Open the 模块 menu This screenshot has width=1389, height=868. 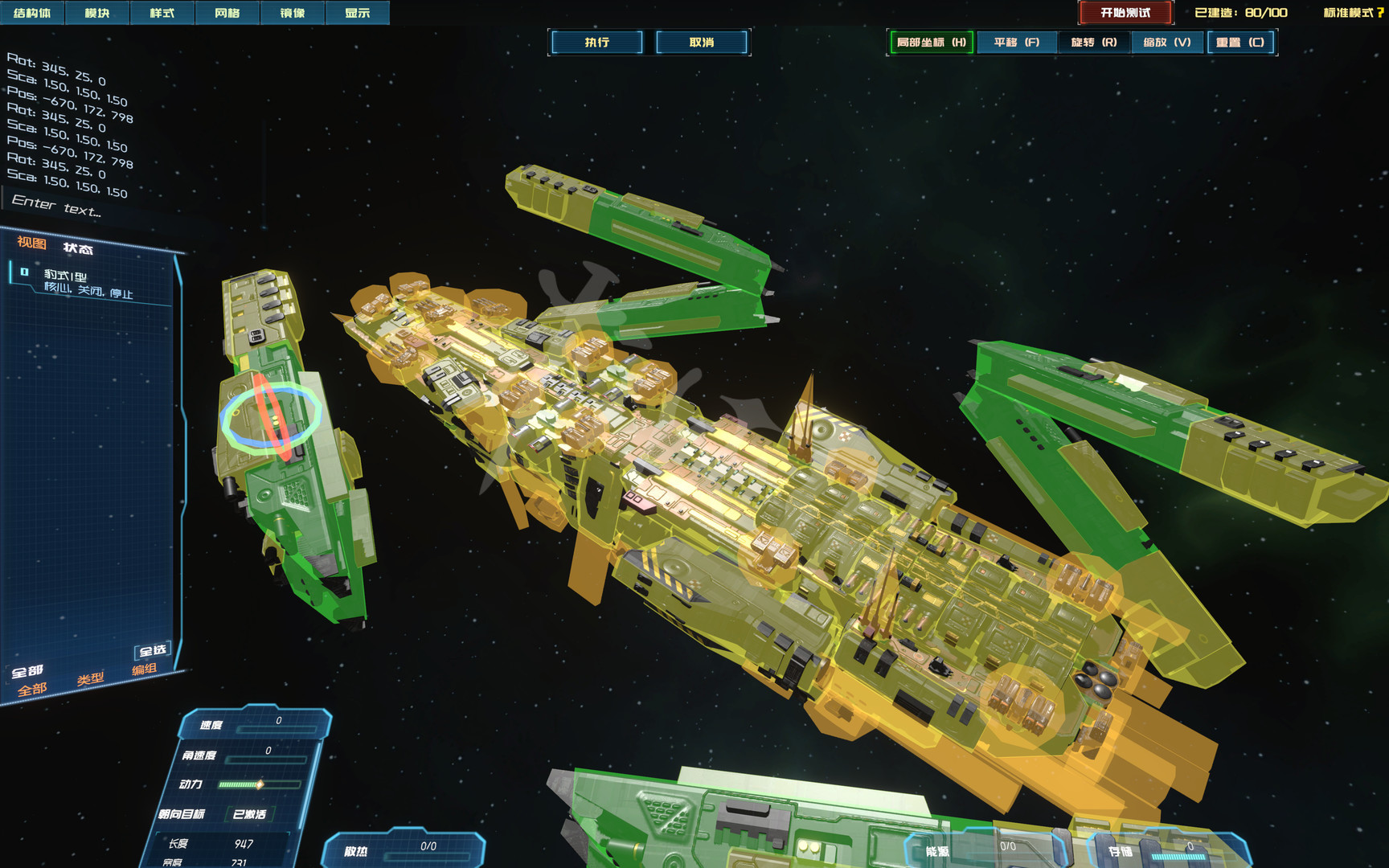pos(97,13)
